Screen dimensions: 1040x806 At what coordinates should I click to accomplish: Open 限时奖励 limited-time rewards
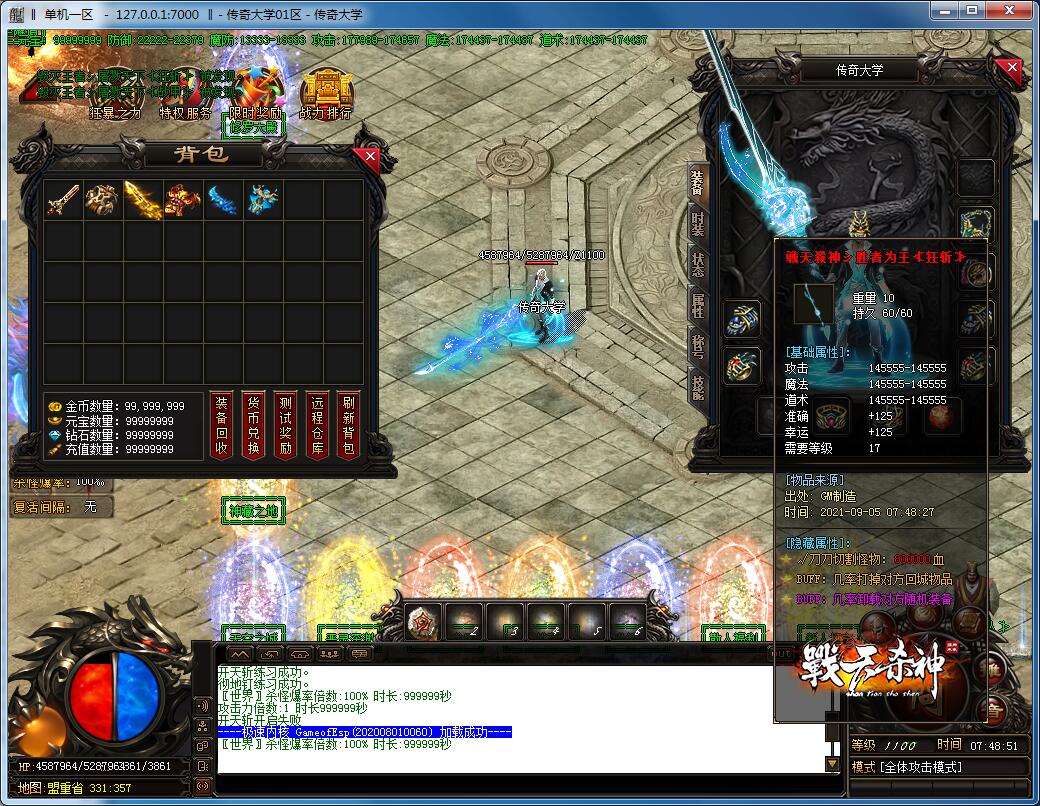pos(256,93)
